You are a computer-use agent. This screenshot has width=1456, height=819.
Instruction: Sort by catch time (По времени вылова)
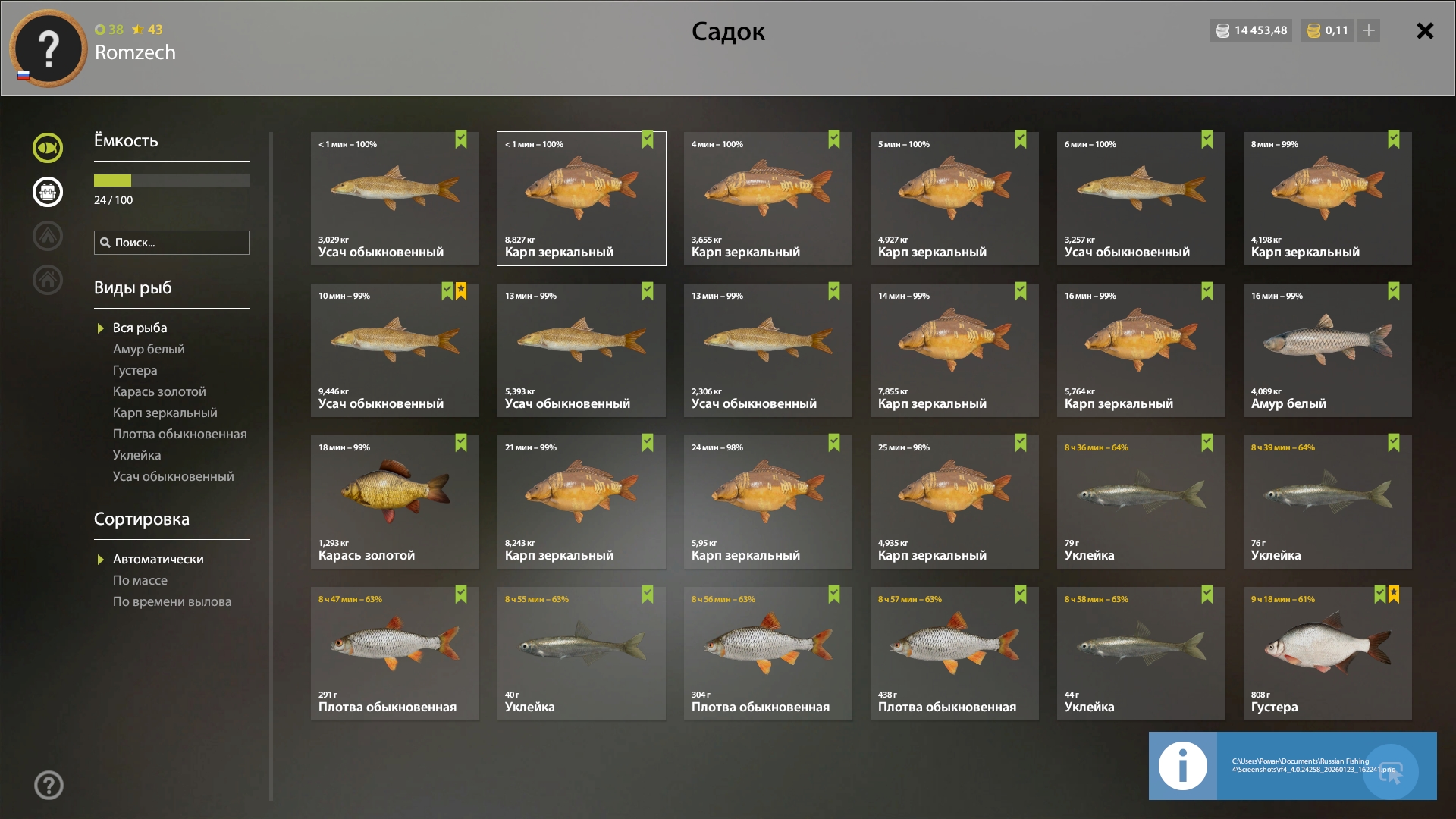click(172, 601)
